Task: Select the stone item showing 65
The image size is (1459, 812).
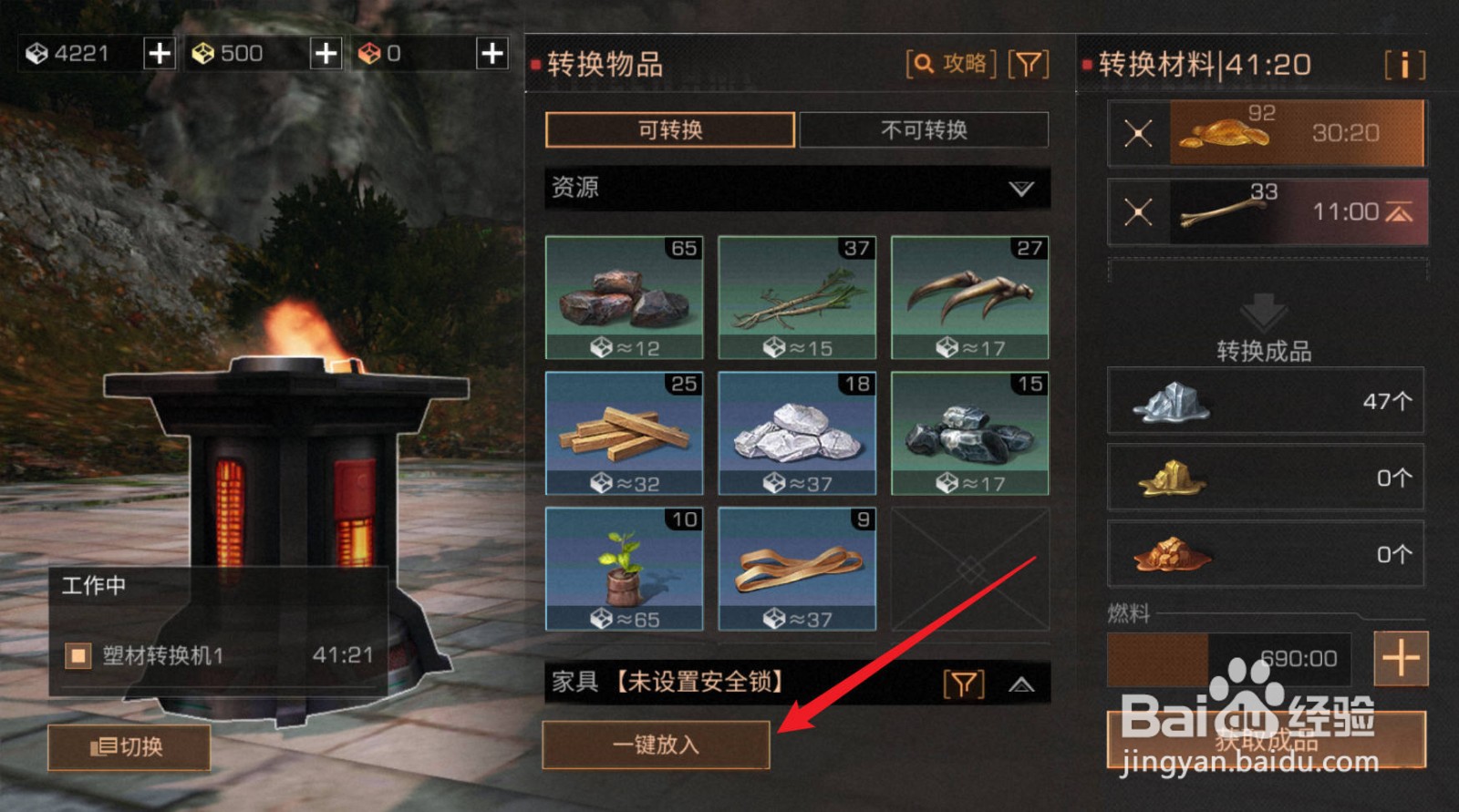Action: [x=624, y=299]
